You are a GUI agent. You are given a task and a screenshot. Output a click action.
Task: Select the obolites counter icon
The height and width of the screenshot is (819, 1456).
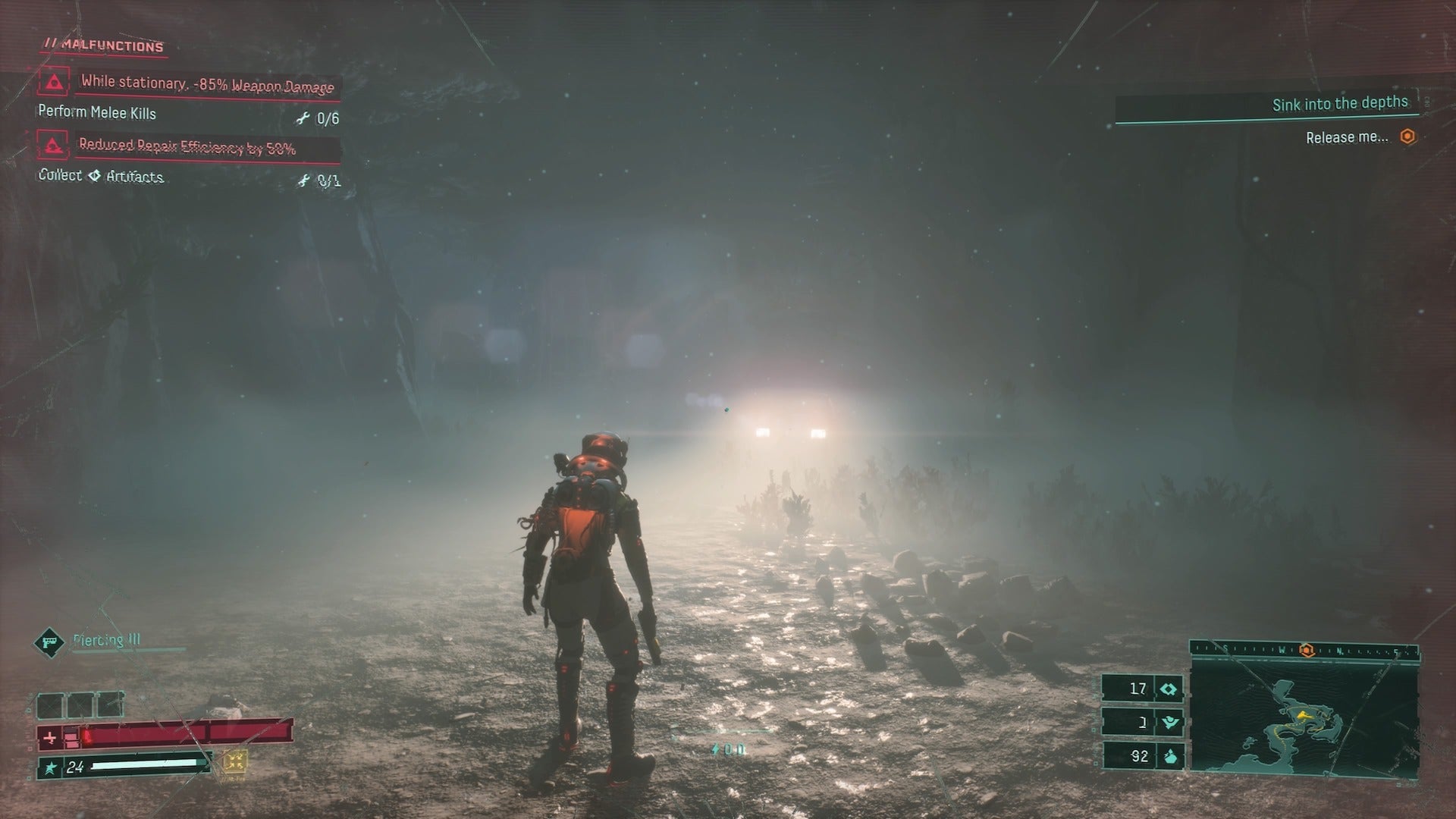(x=1169, y=756)
